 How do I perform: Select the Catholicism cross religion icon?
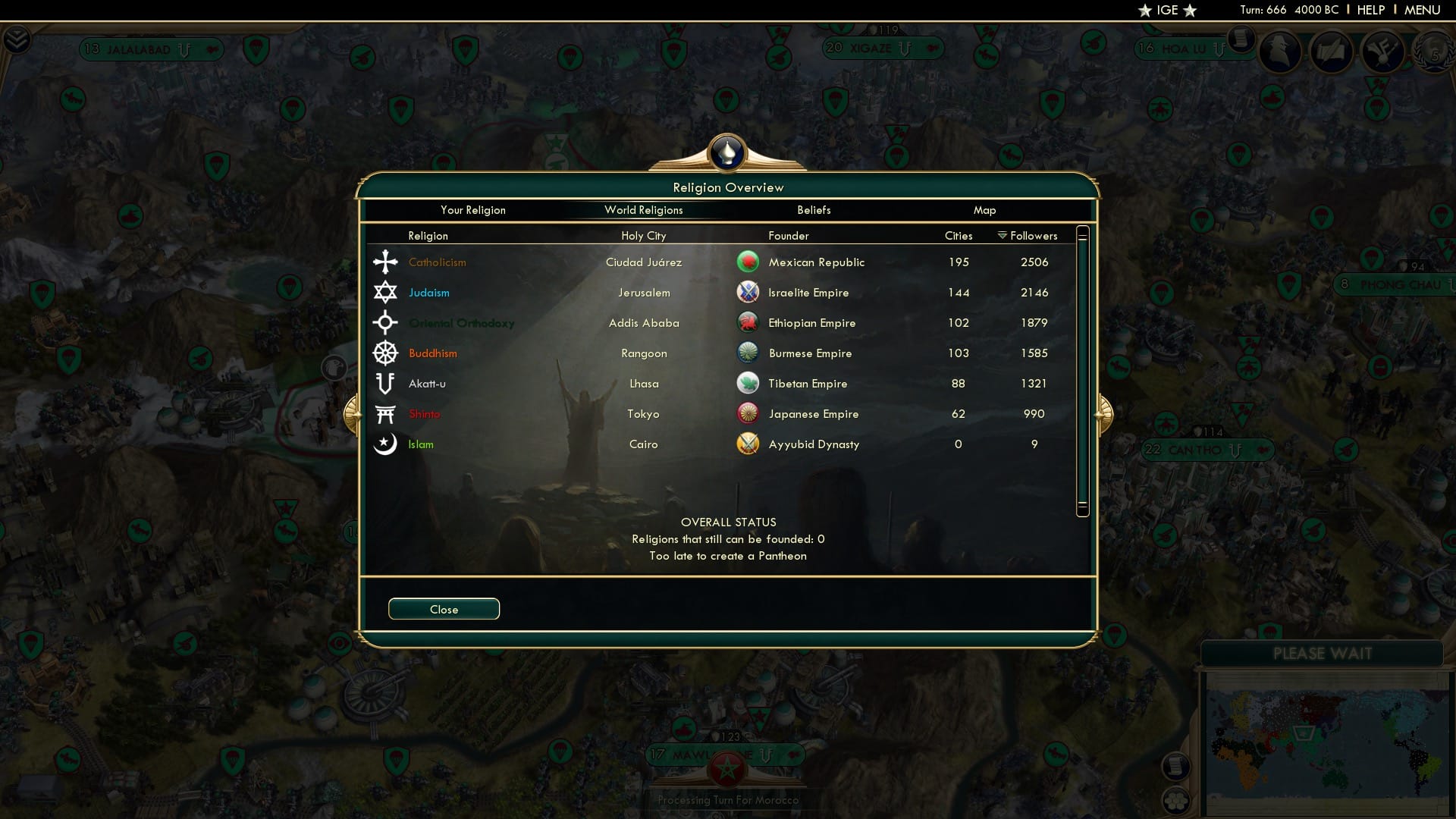click(x=386, y=262)
